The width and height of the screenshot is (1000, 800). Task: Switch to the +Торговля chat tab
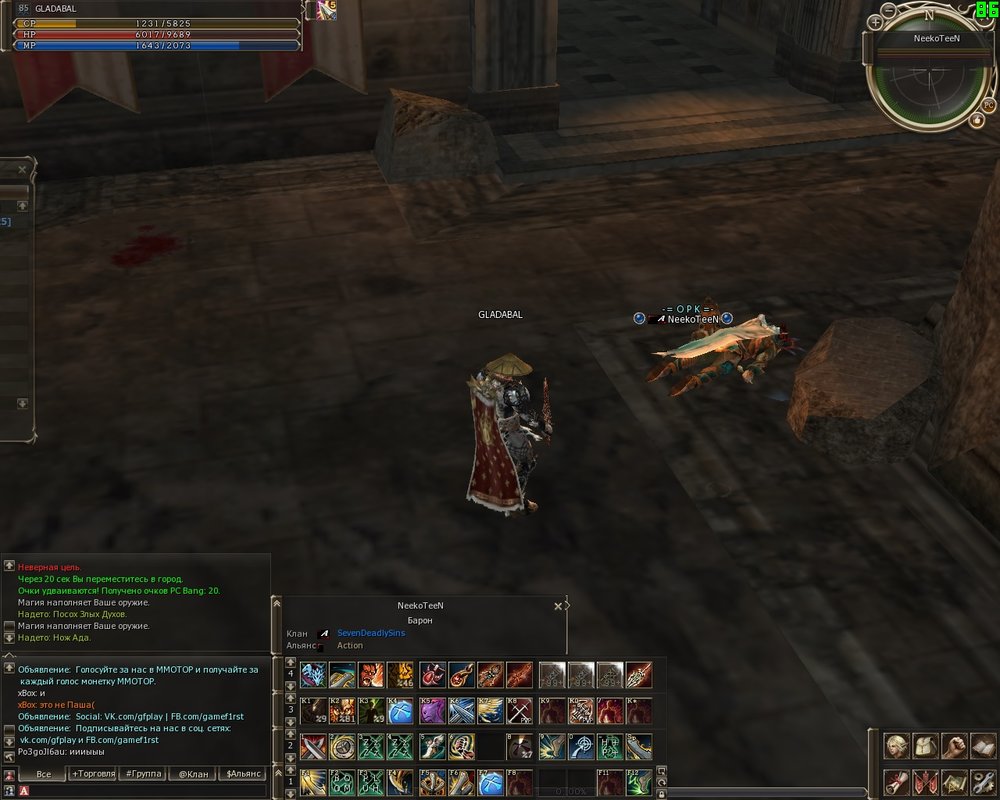pyautogui.click(x=93, y=774)
